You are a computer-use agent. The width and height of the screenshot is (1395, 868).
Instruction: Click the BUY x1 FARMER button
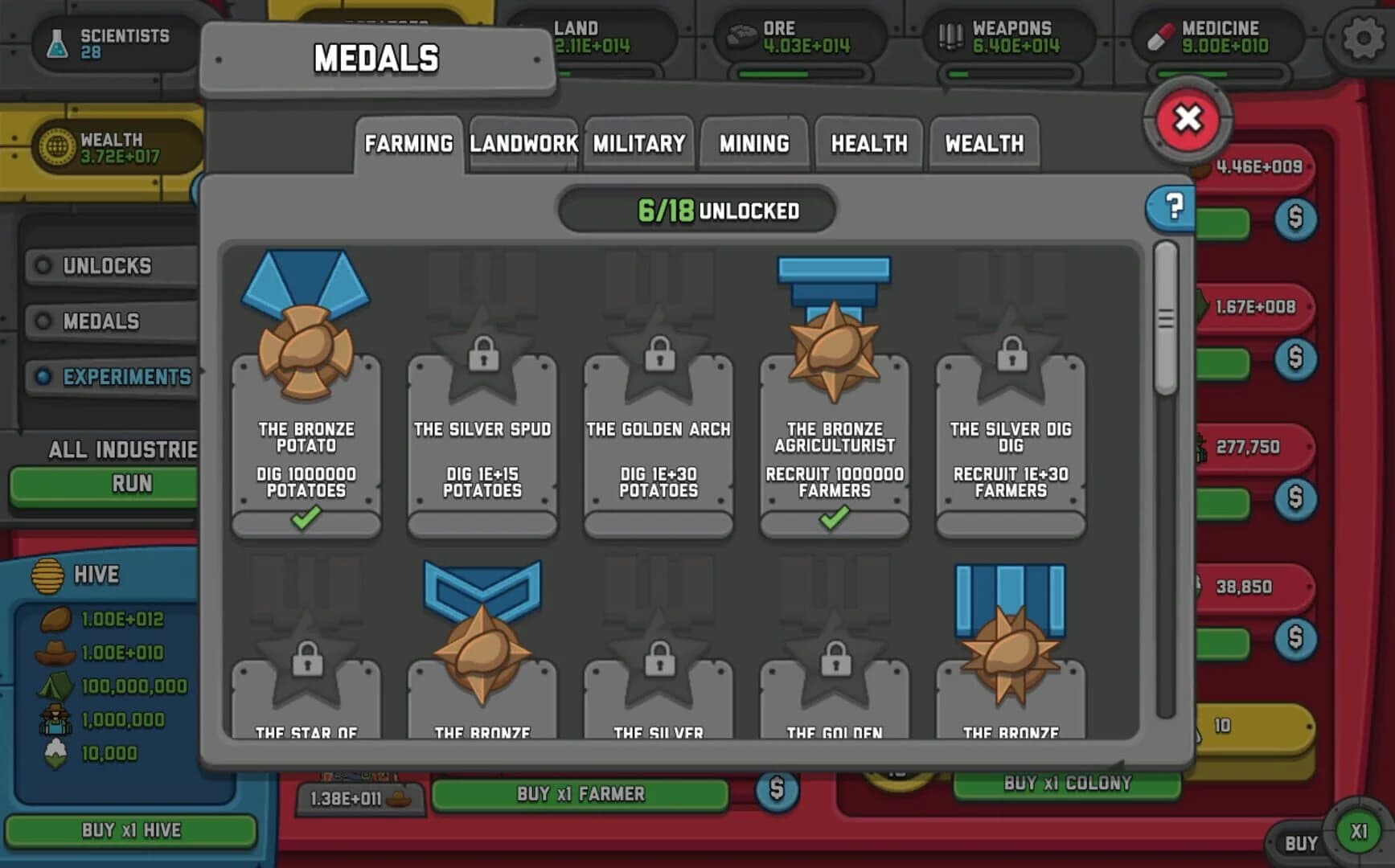[x=579, y=793]
